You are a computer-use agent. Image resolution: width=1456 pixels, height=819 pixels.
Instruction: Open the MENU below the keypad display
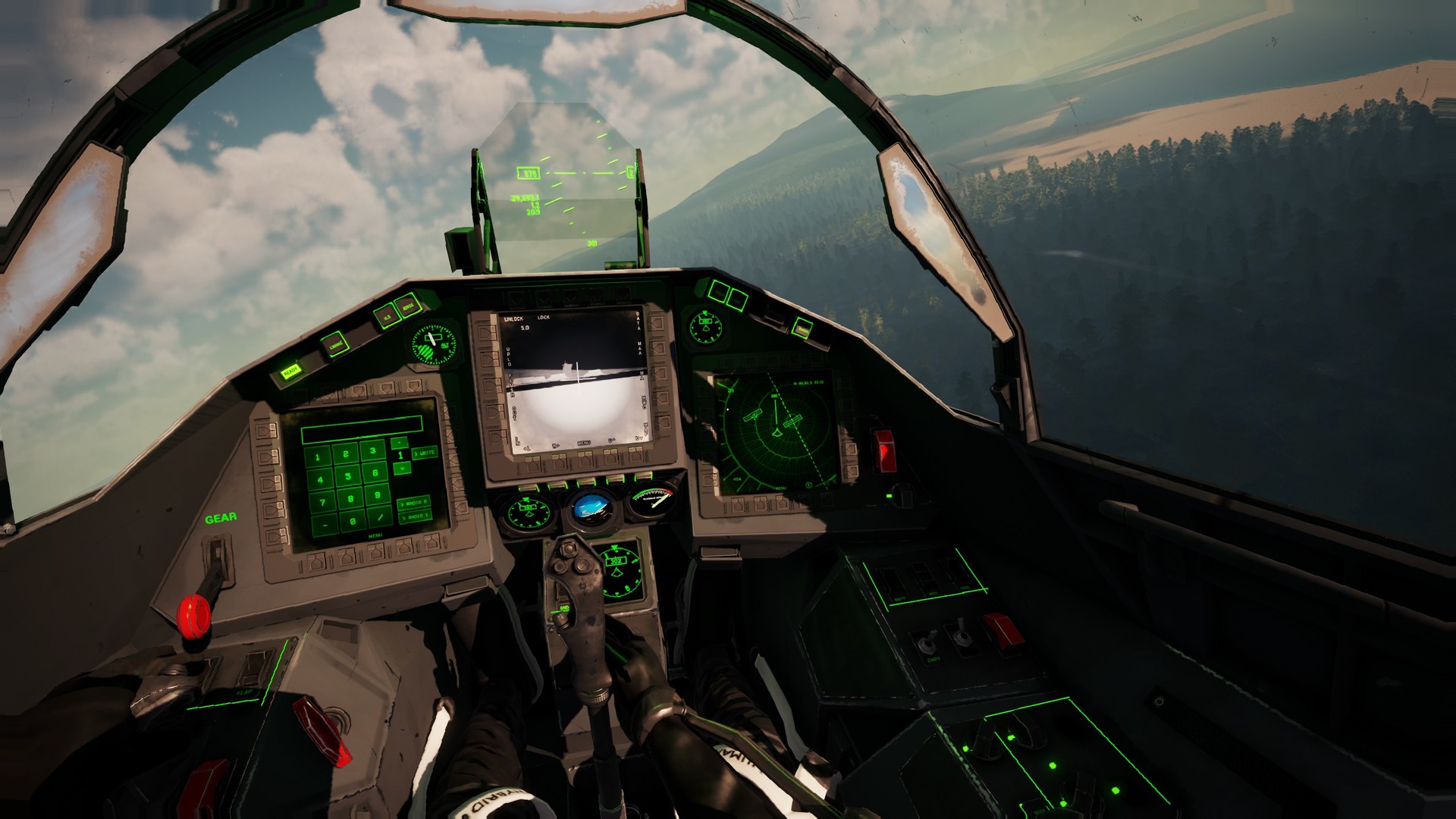(x=376, y=535)
